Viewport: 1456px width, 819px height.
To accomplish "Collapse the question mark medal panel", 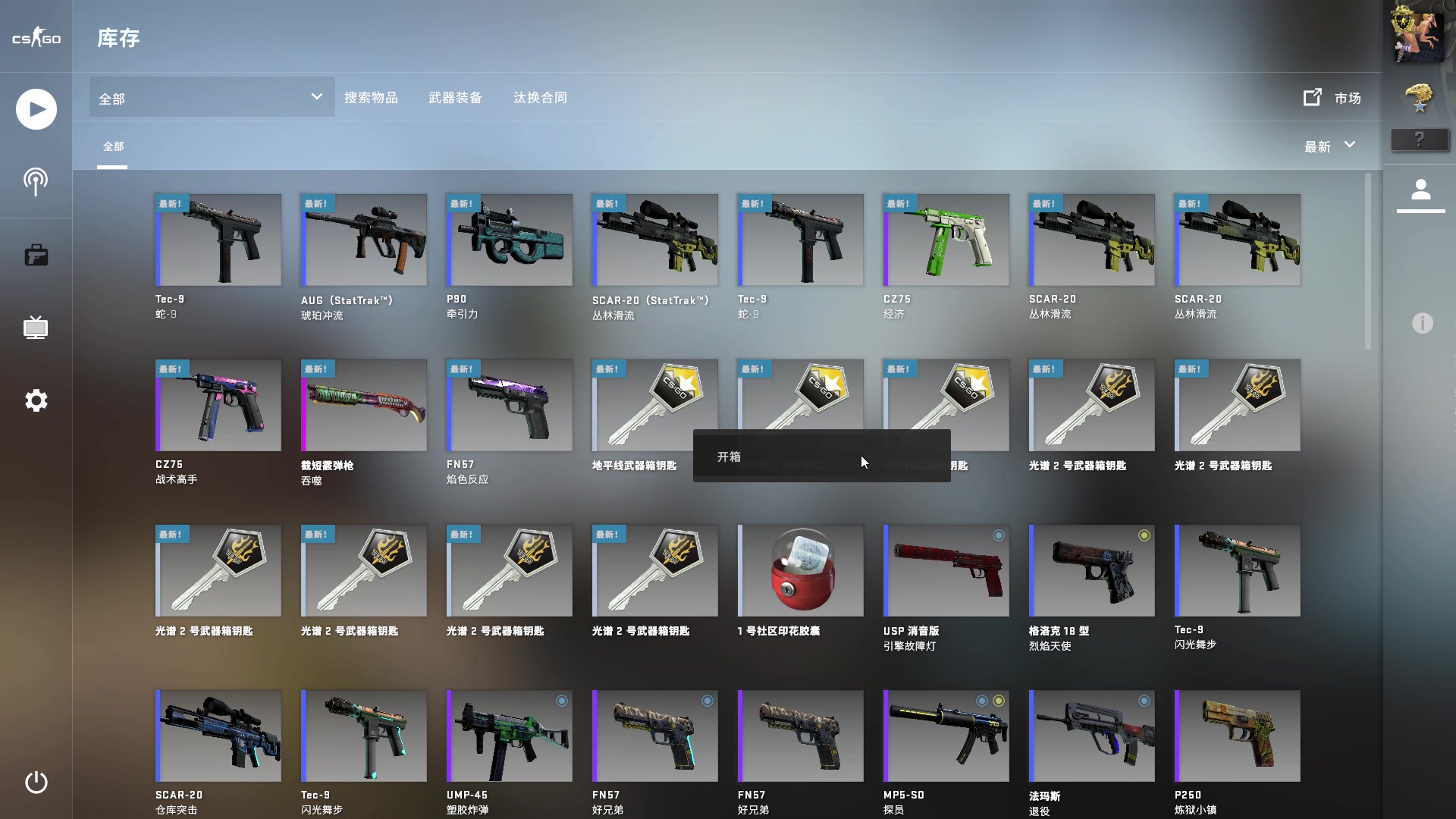I will (1420, 140).
